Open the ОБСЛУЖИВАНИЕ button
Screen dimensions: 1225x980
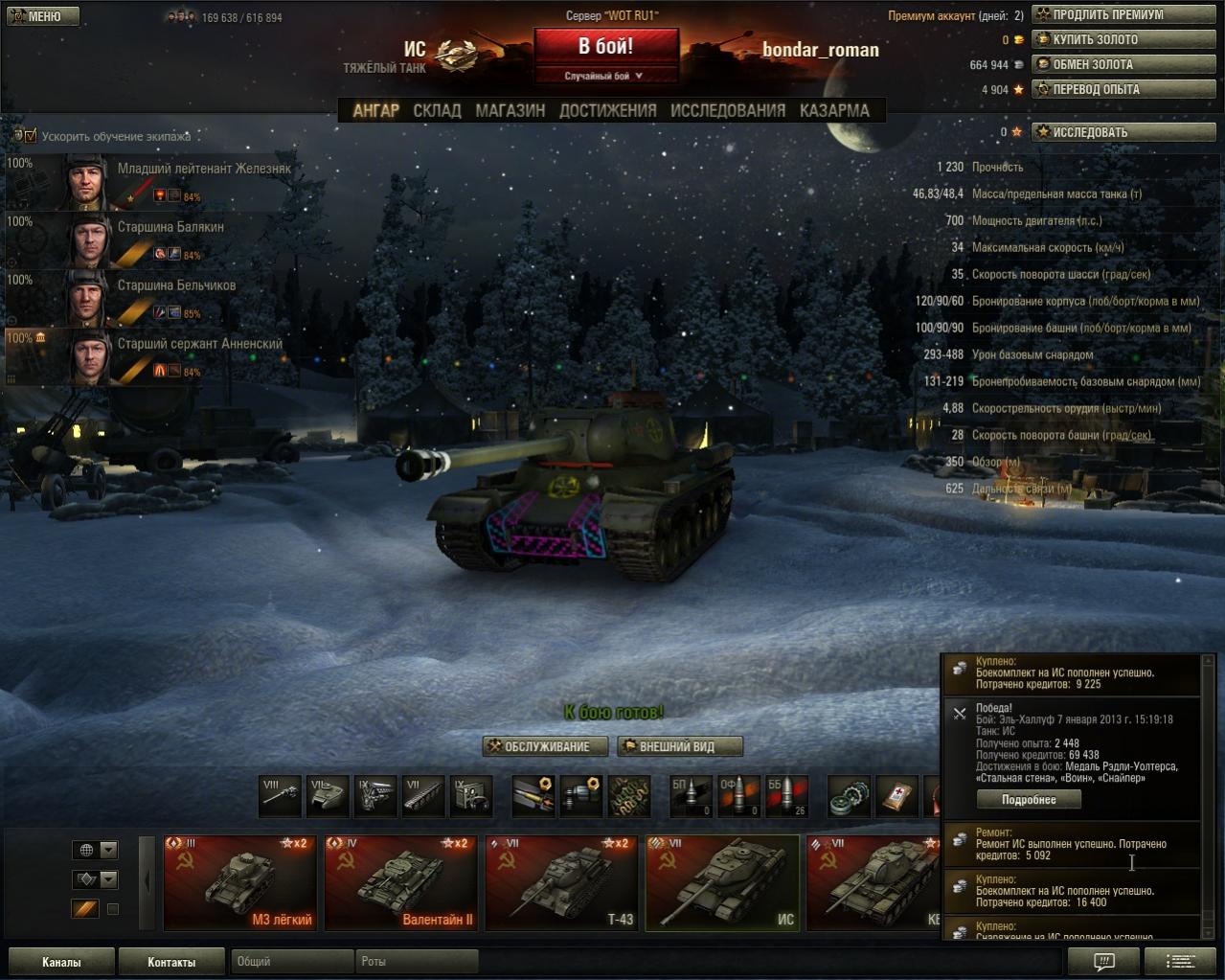[547, 747]
